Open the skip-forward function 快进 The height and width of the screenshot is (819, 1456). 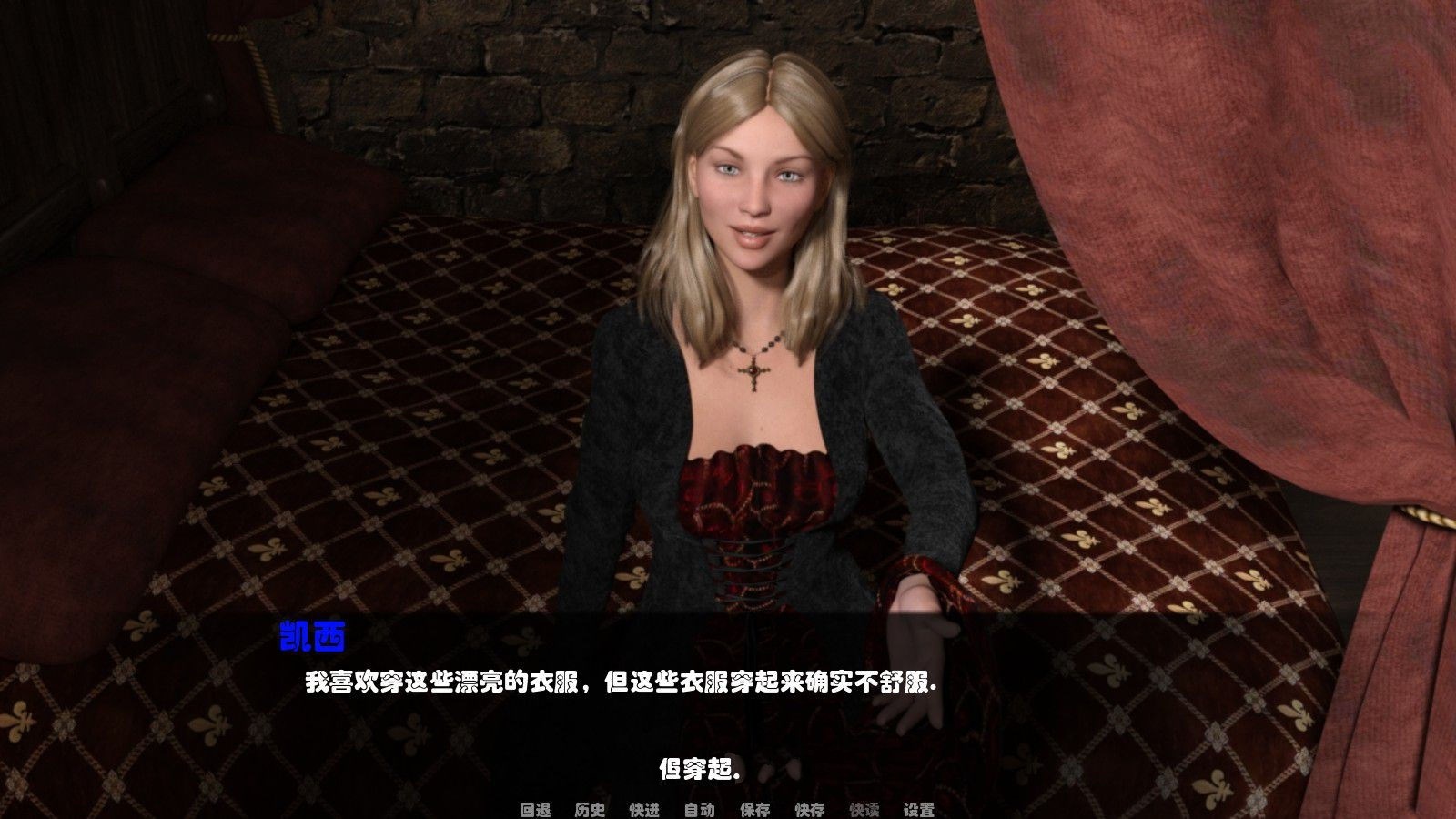(x=642, y=808)
